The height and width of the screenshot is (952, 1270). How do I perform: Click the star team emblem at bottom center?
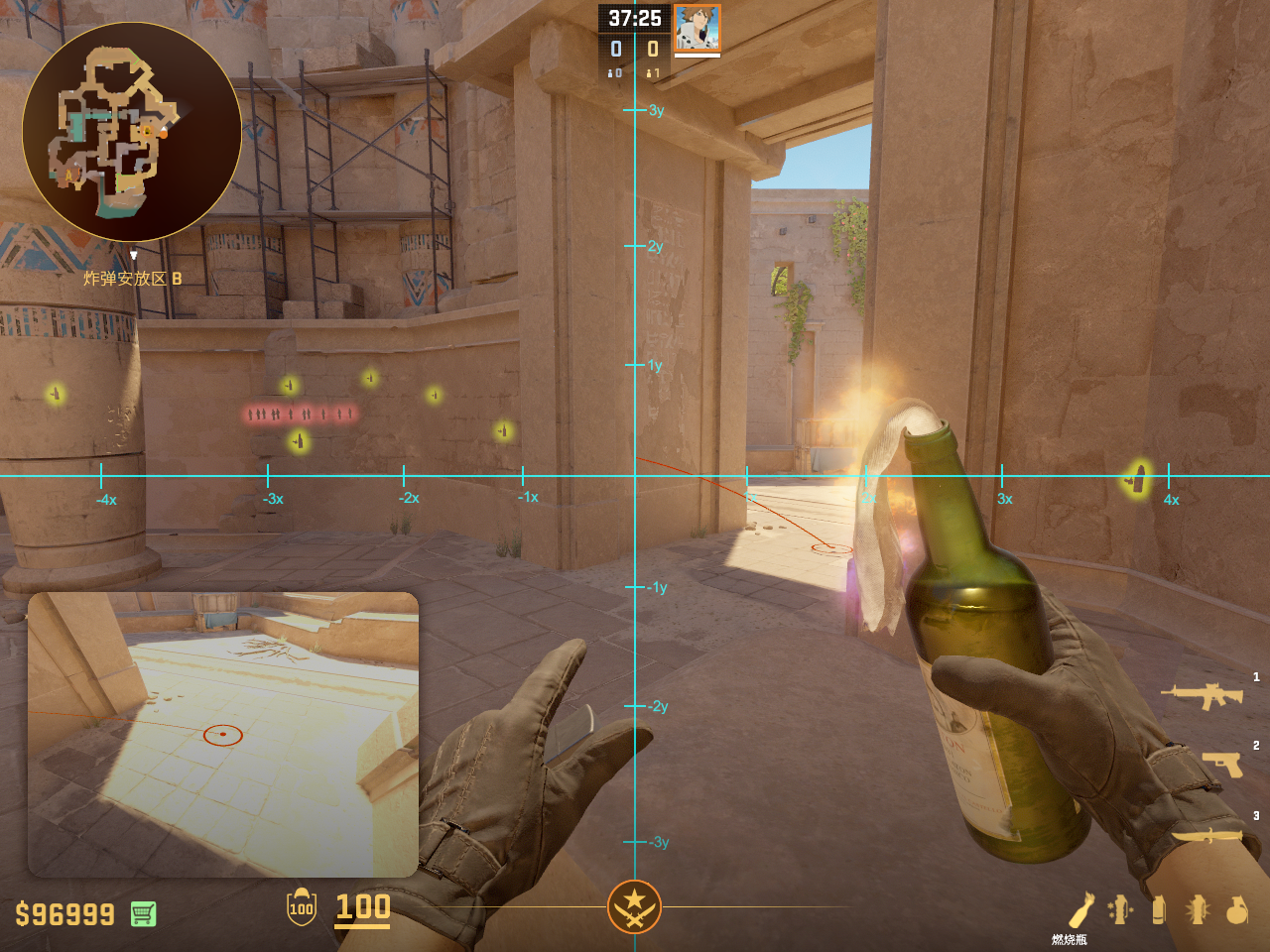tap(634, 906)
